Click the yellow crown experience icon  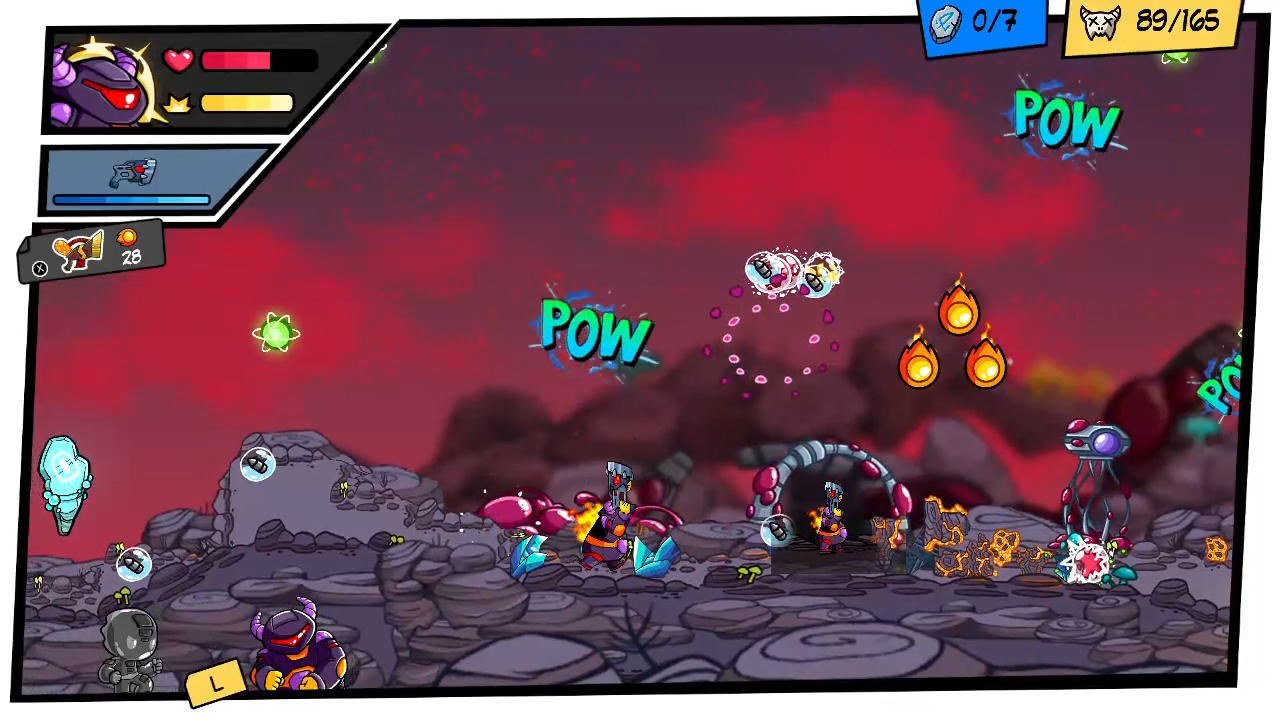tap(179, 101)
